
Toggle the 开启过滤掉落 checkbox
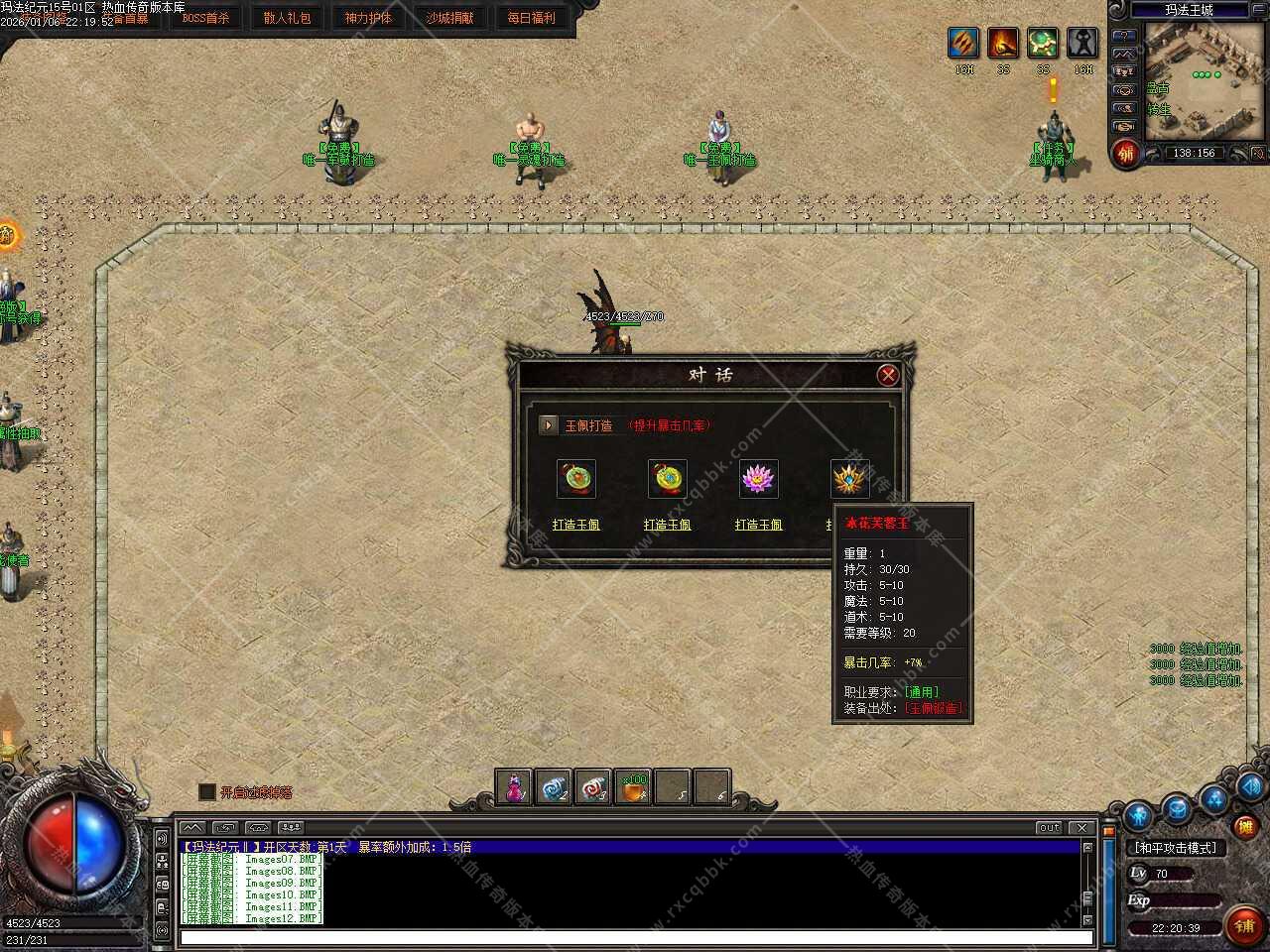207,791
